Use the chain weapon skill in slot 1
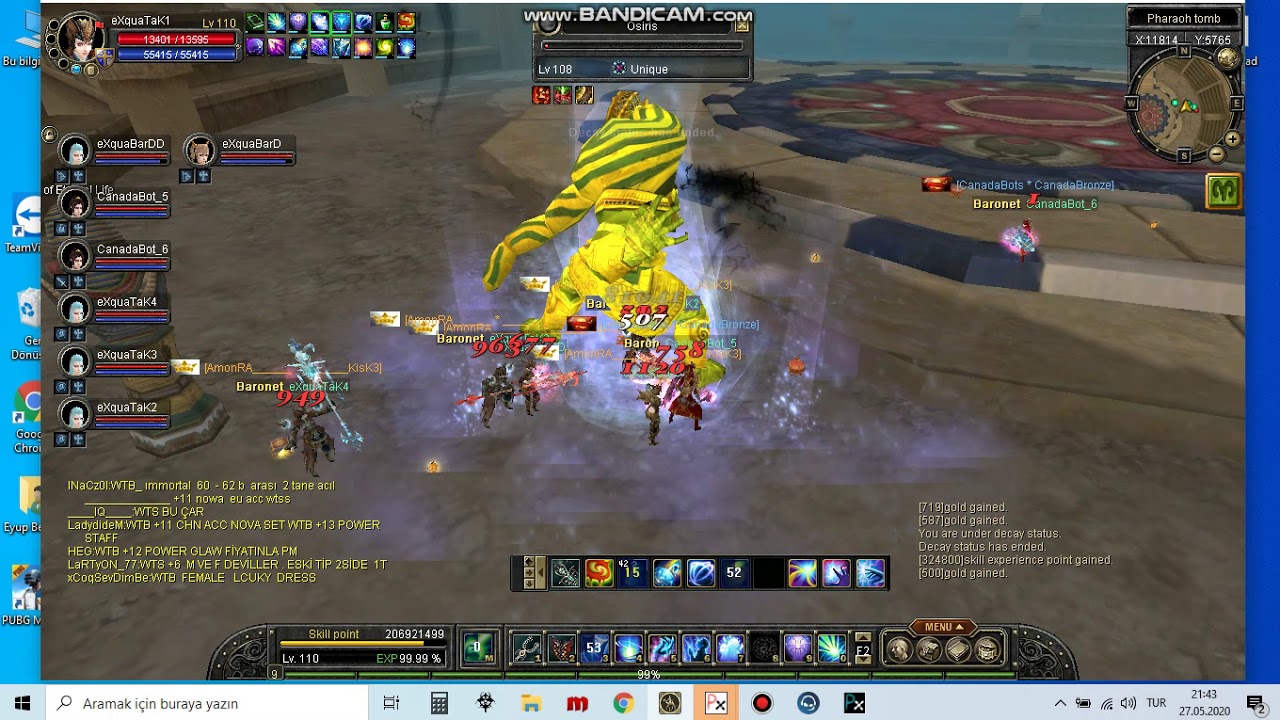 pyautogui.click(x=527, y=649)
